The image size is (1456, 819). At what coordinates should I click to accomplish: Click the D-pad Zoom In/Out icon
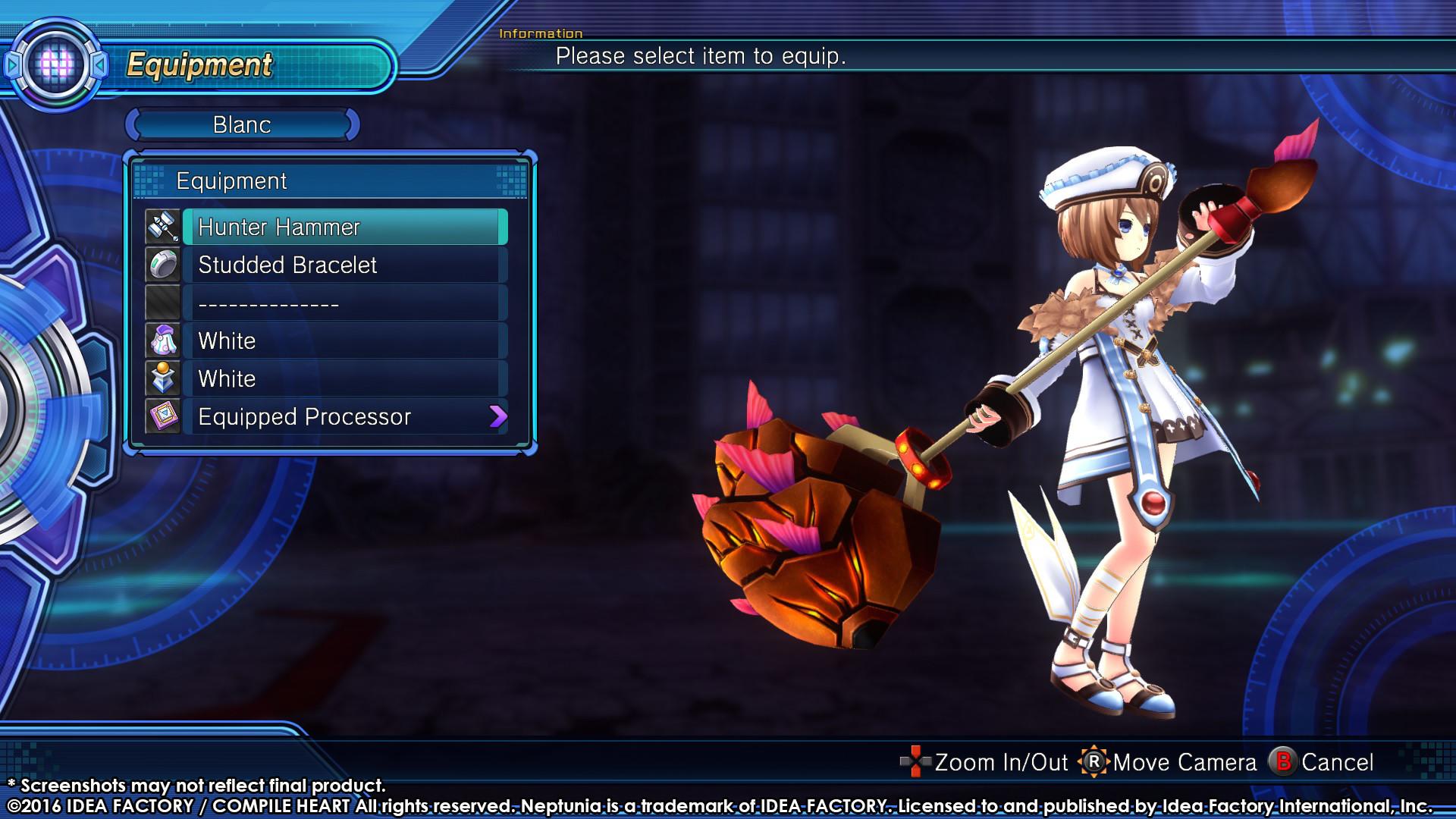915,761
